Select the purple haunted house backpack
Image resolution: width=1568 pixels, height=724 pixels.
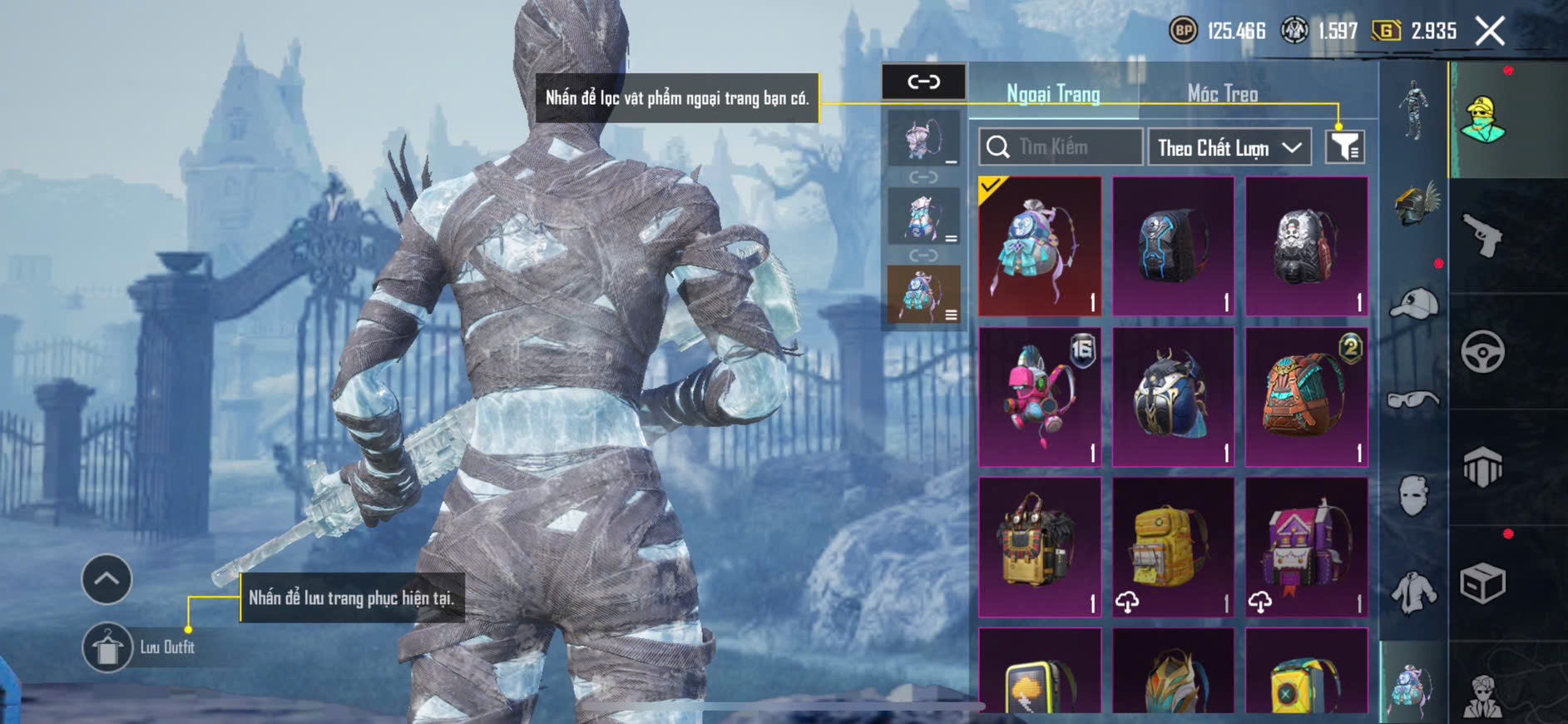click(x=1306, y=547)
